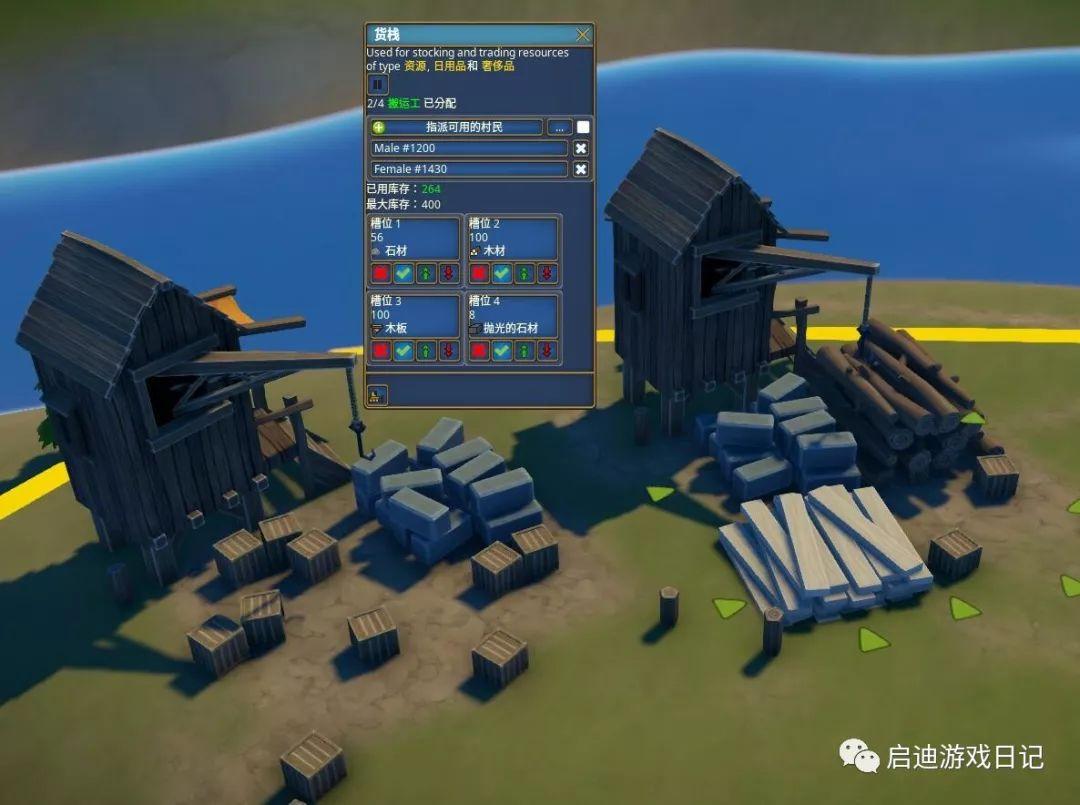Viewport: 1080px width, 805px height.
Task: Select the Male #1200 worker row
Action: tap(469, 148)
